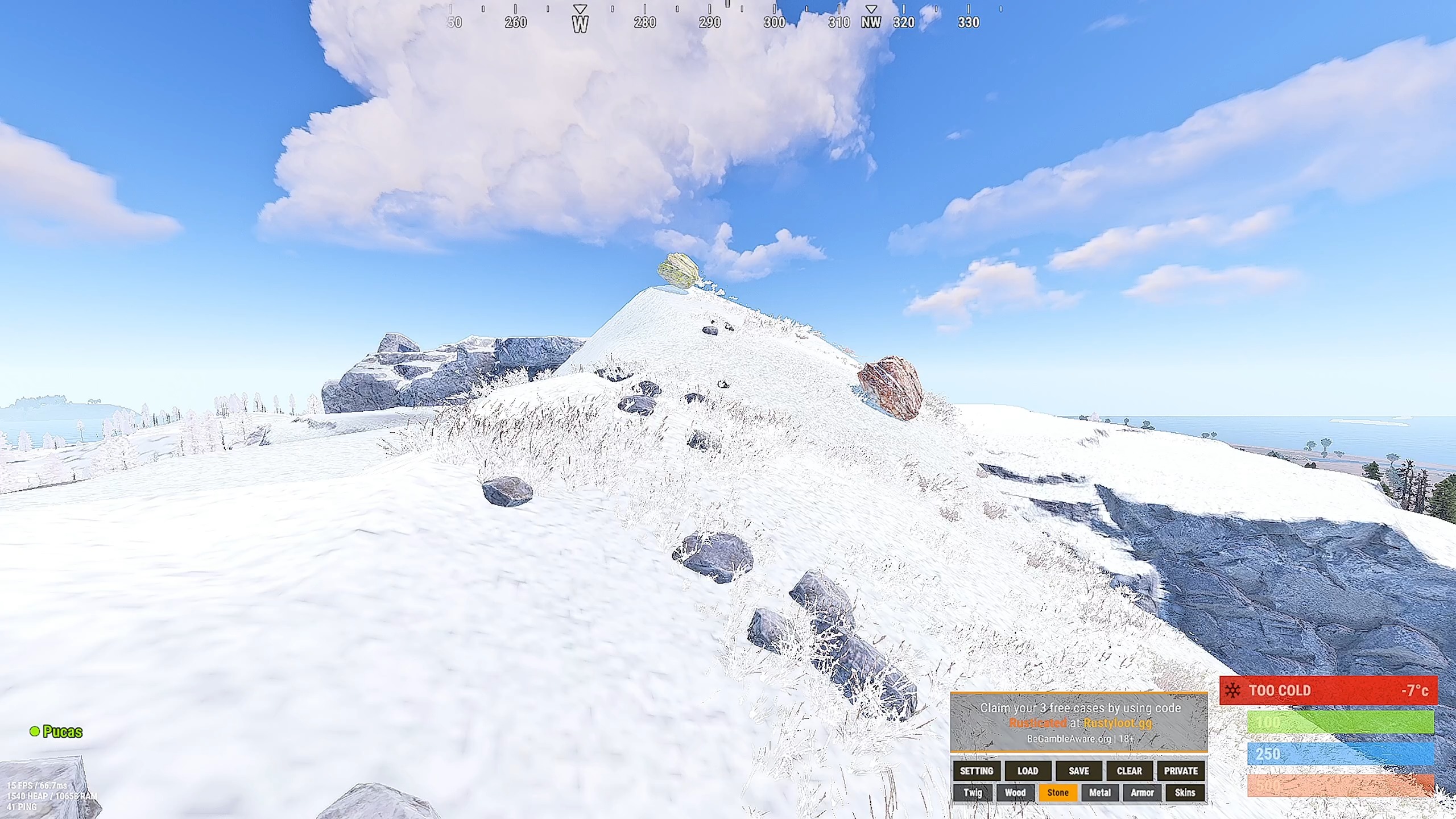Open the Skins option
This screenshot has width=1456, height=819.
tap(1185, 792)
